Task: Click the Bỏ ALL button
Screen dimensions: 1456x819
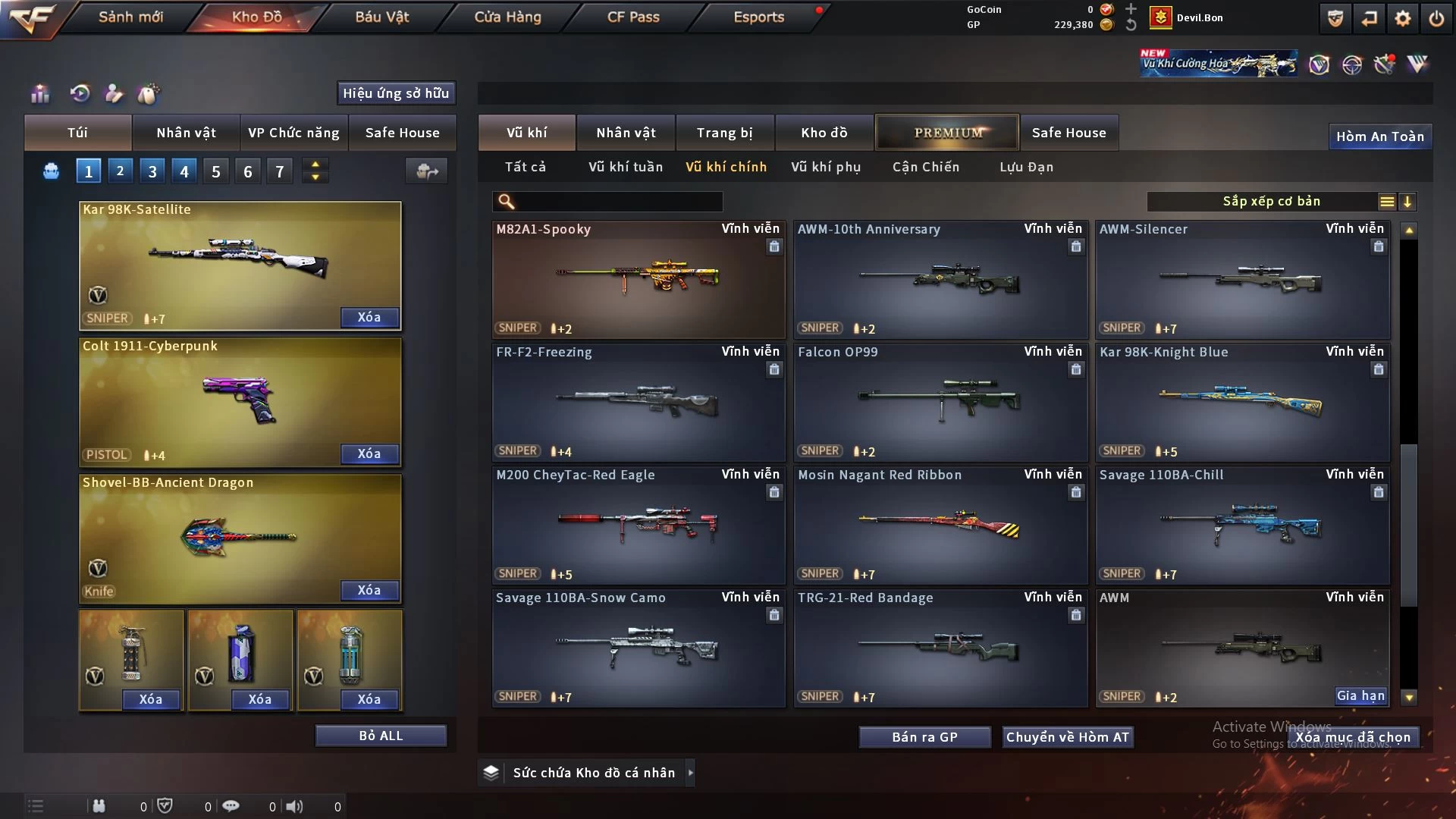Action: (381, 736)
